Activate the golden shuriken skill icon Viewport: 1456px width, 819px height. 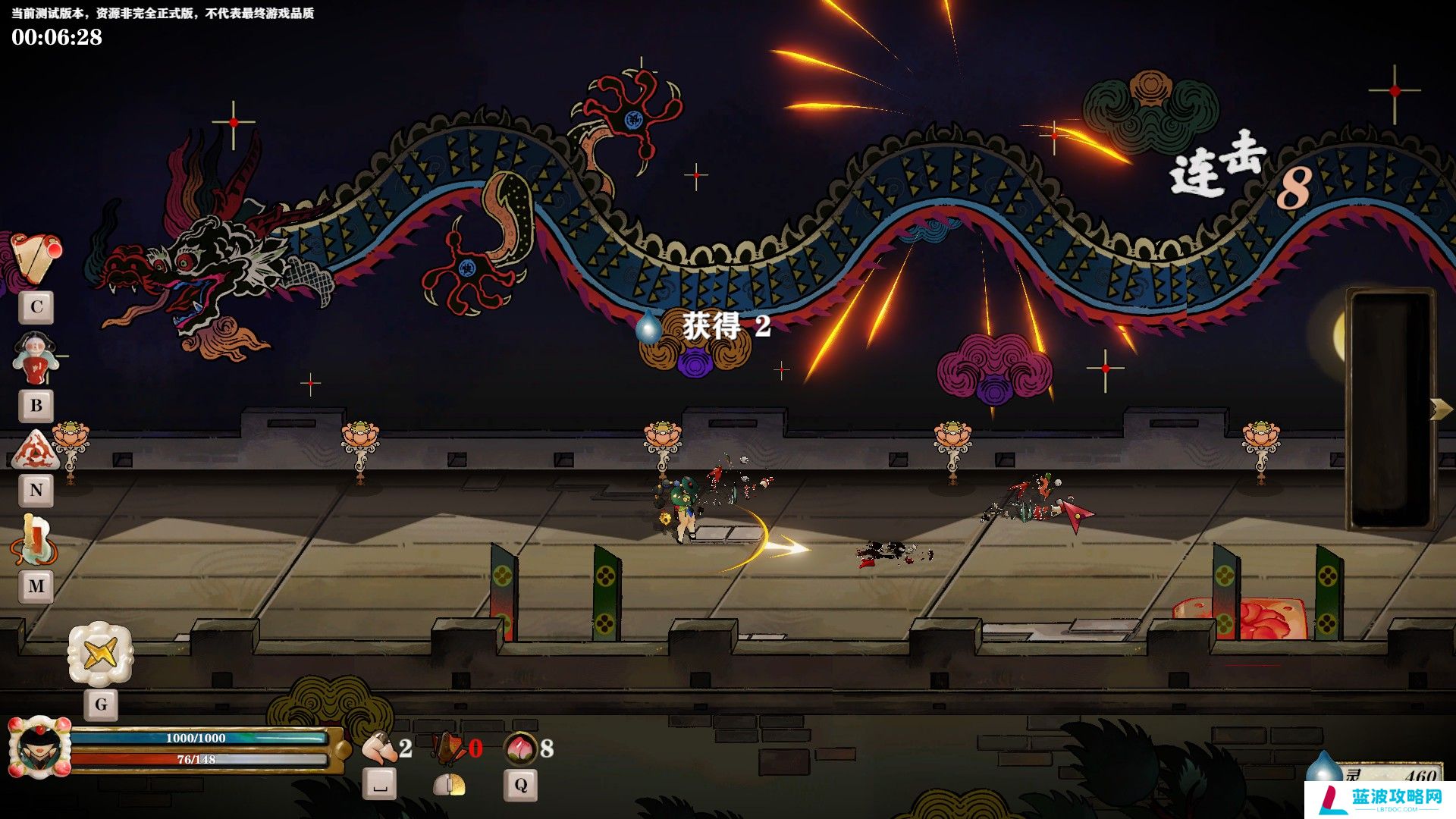[100, 653]
